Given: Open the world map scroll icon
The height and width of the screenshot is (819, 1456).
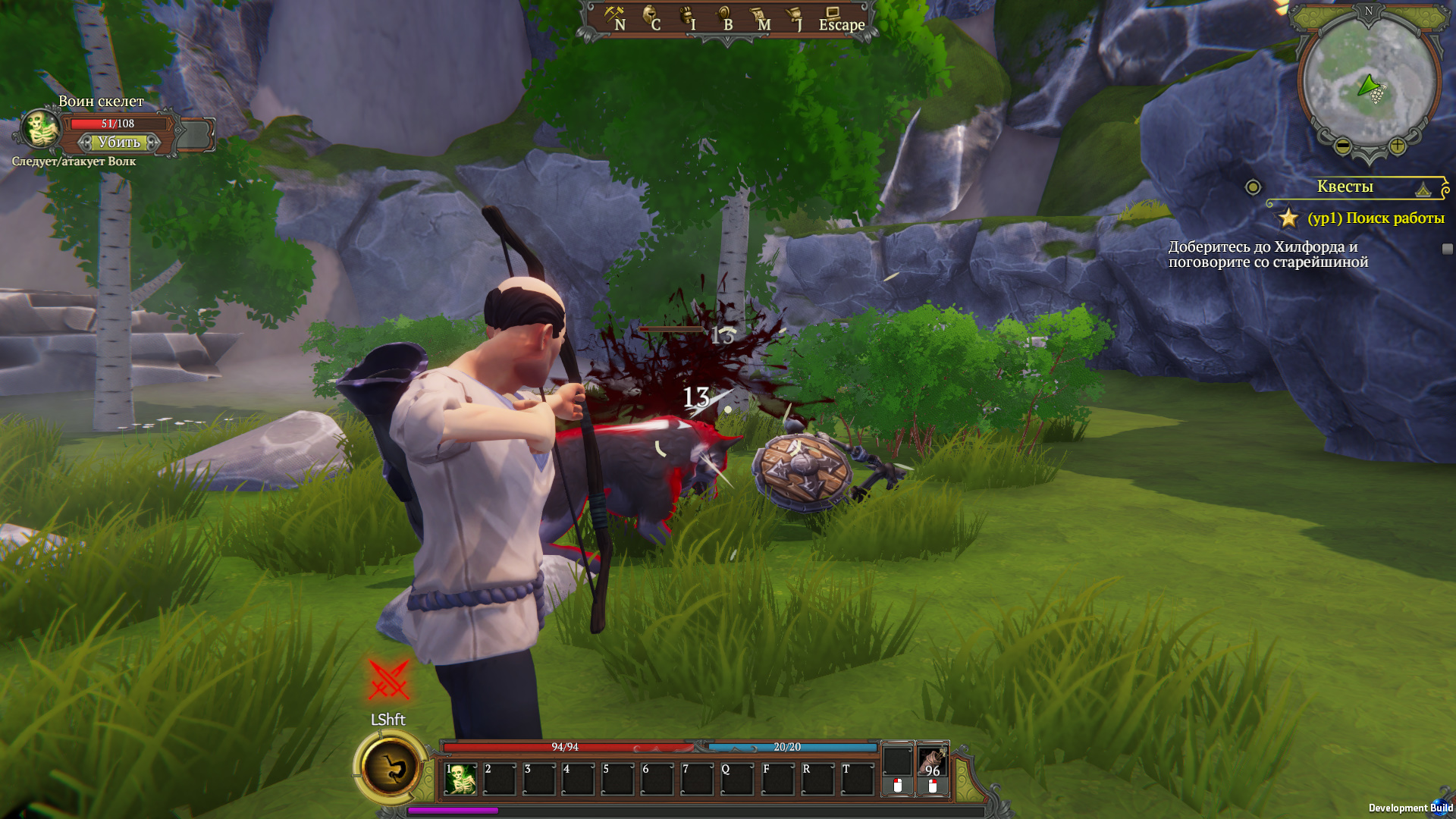Looking at the screenshot, I should (x=760, y=18).
